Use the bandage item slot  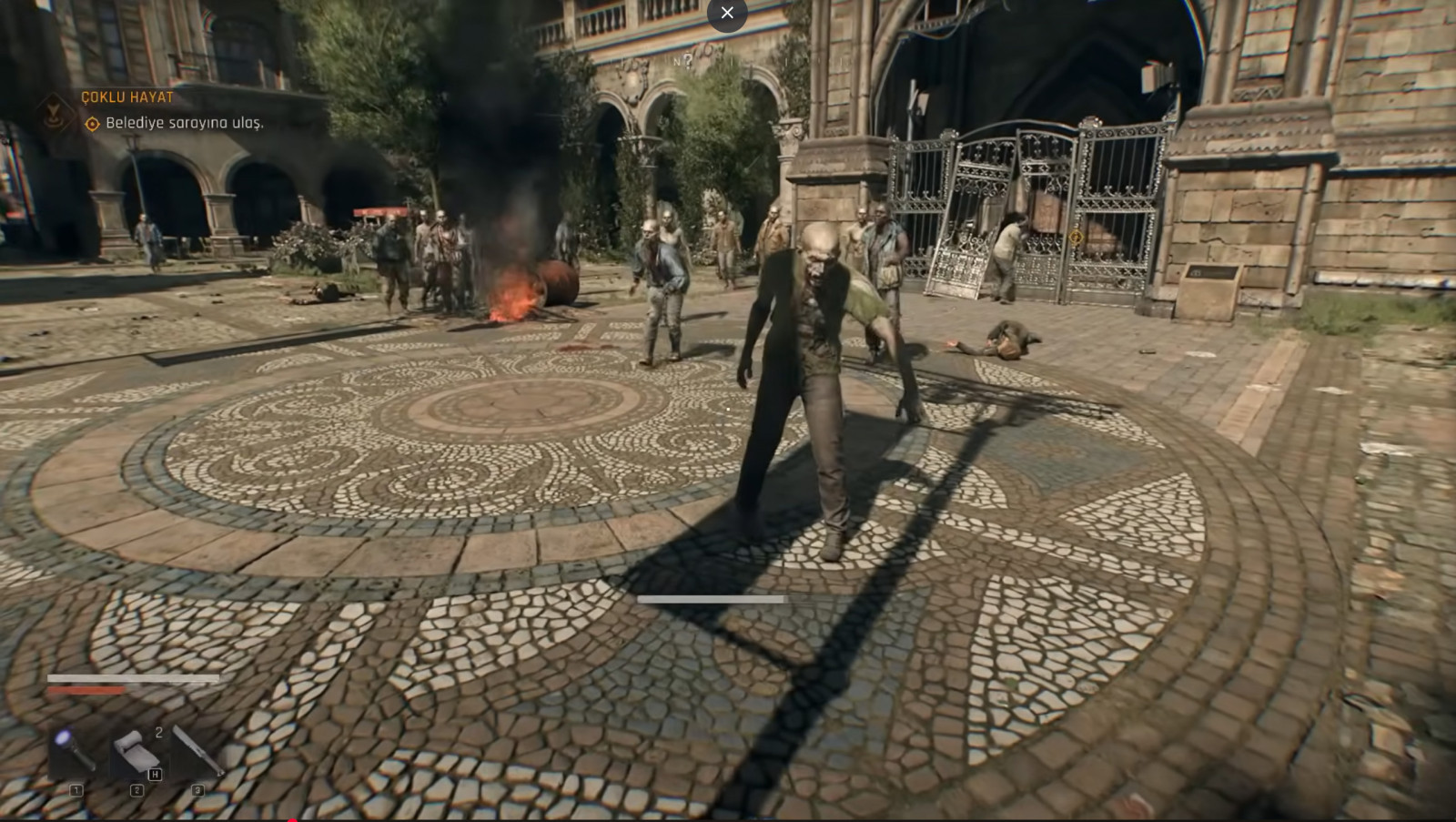point(136,753)
